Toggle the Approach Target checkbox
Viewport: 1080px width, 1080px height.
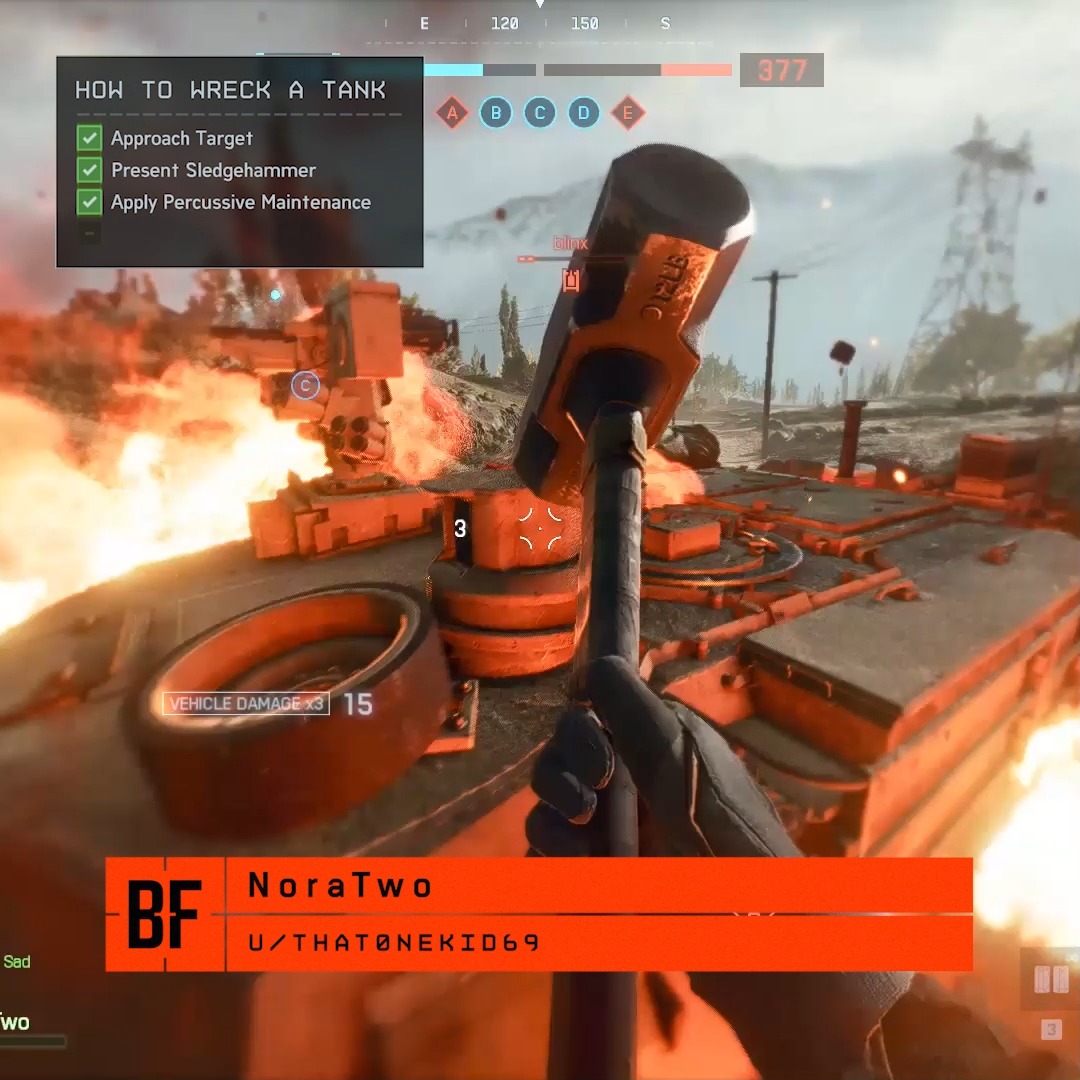tap(90, 138)
